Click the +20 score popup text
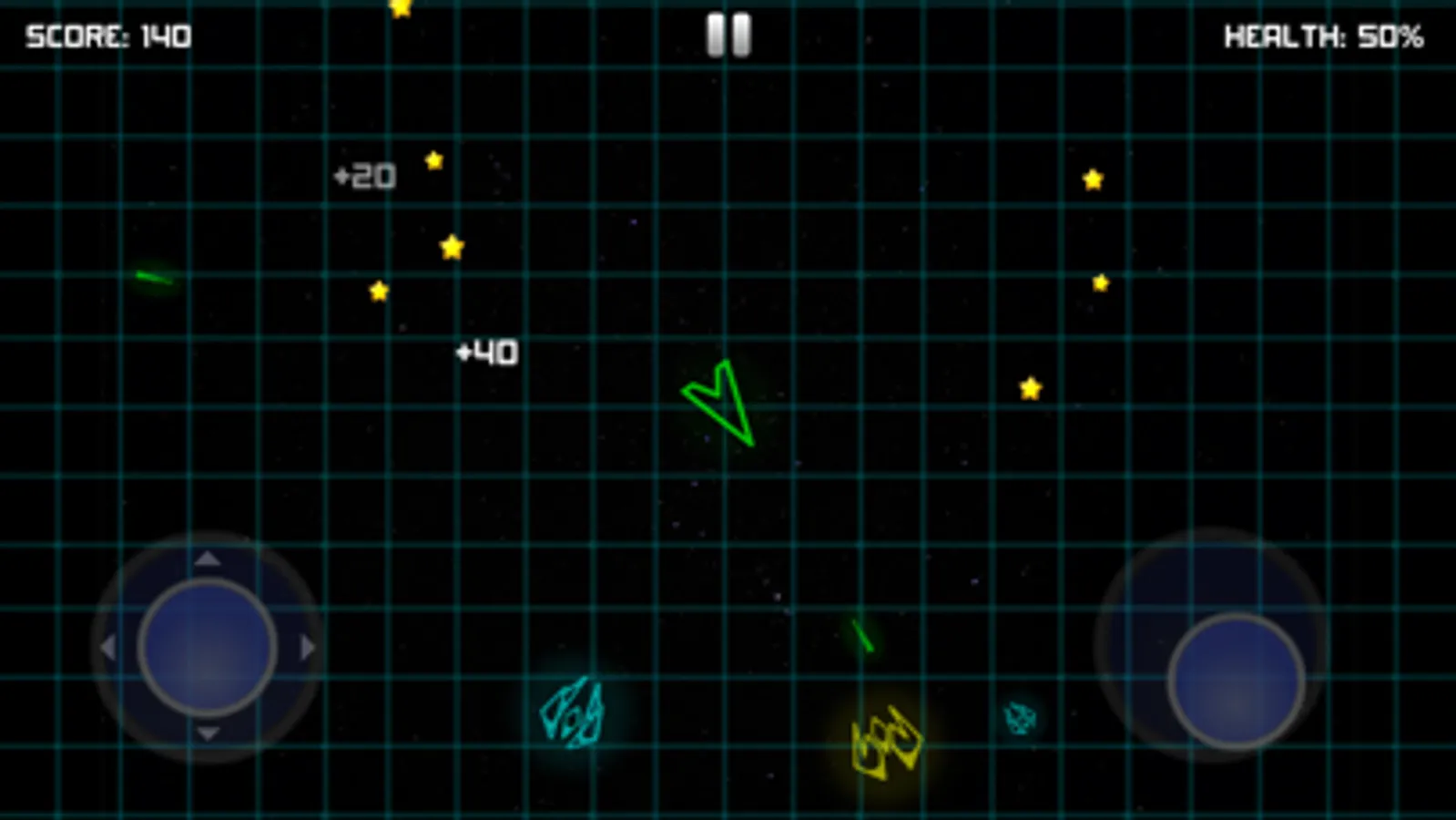Viewport: 1456px width, 820px height. pos(363,175)
